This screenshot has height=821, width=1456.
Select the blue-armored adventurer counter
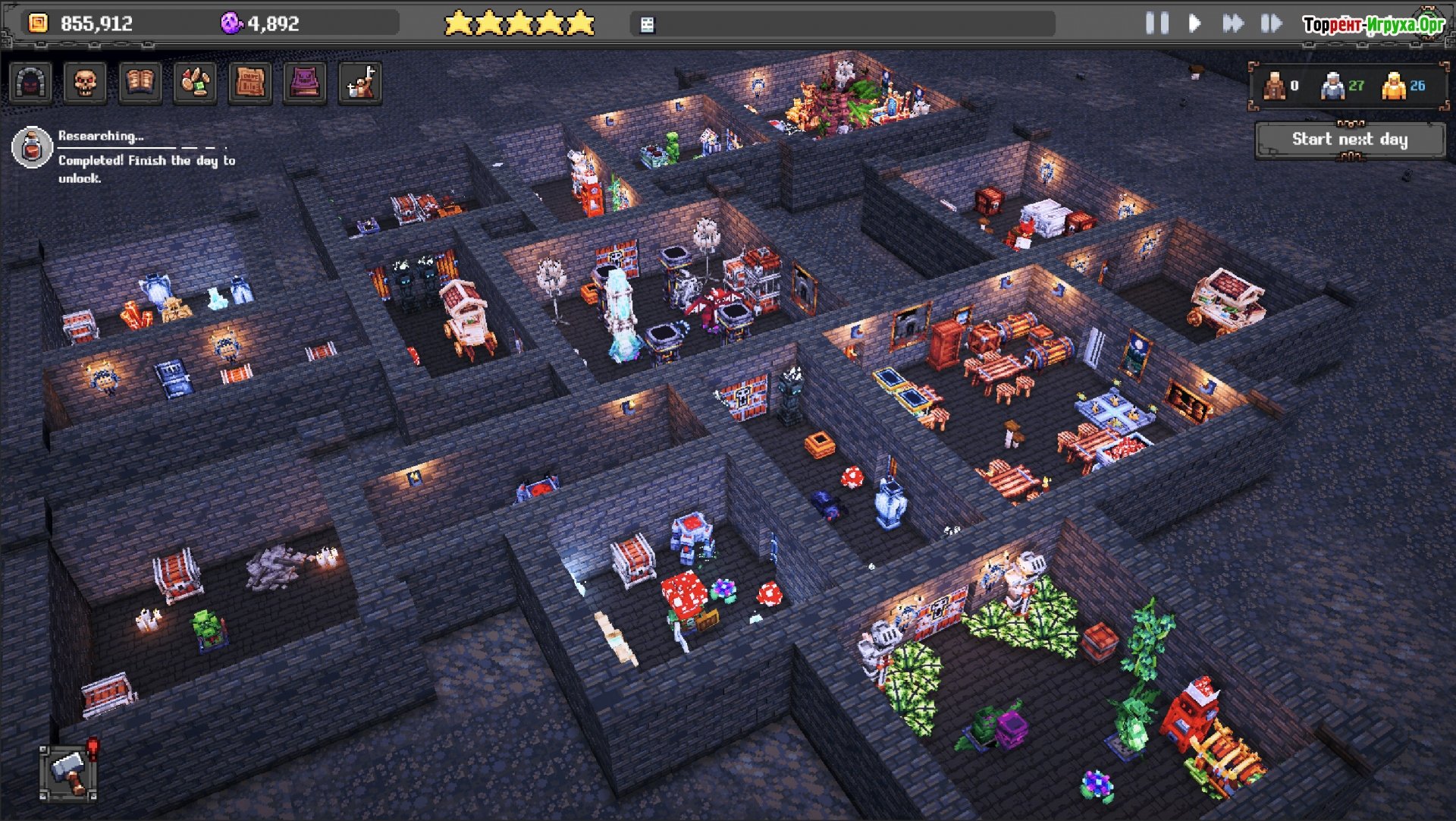1332,87
